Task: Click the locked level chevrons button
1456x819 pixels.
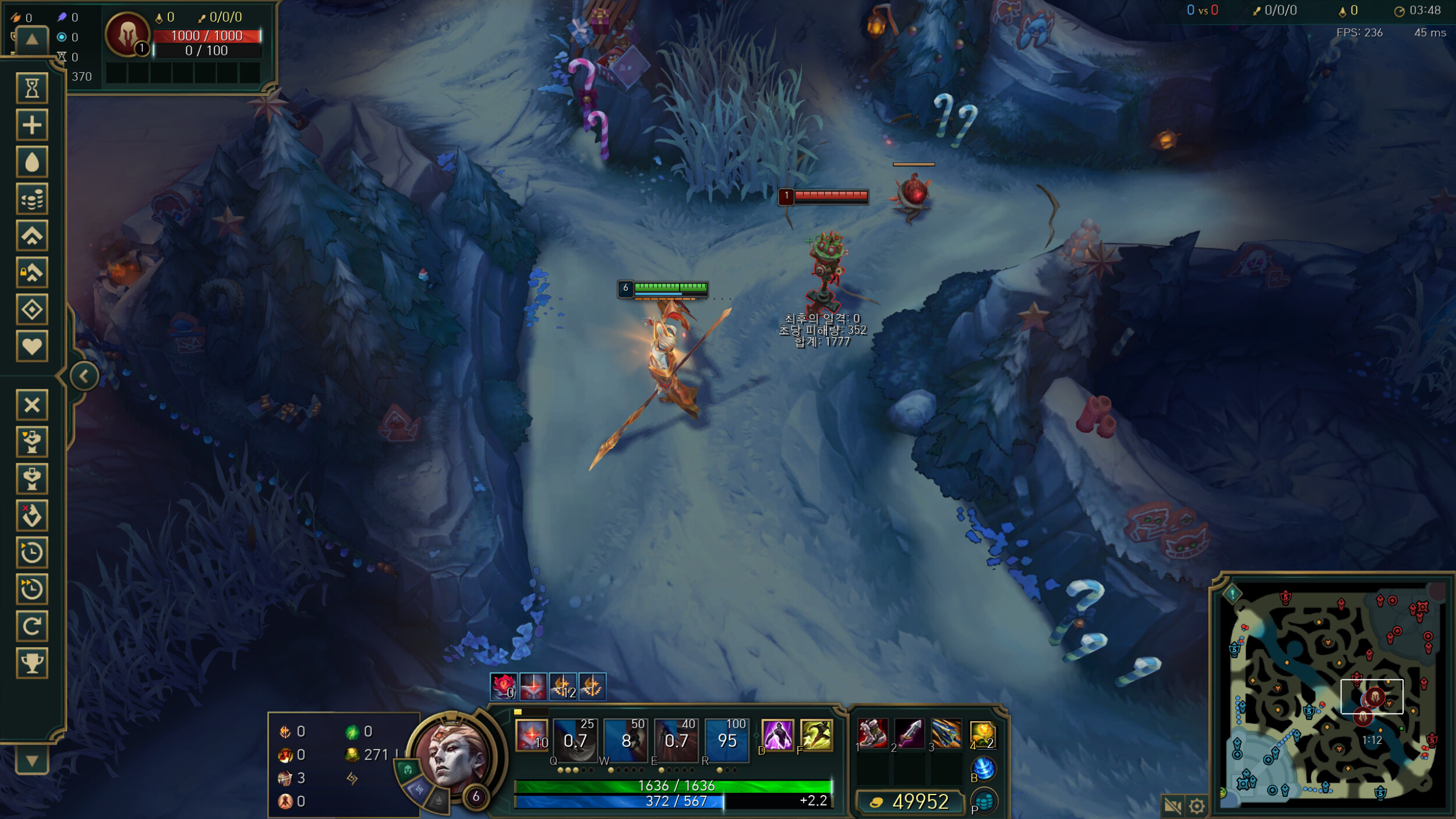Action: [32, 273]
